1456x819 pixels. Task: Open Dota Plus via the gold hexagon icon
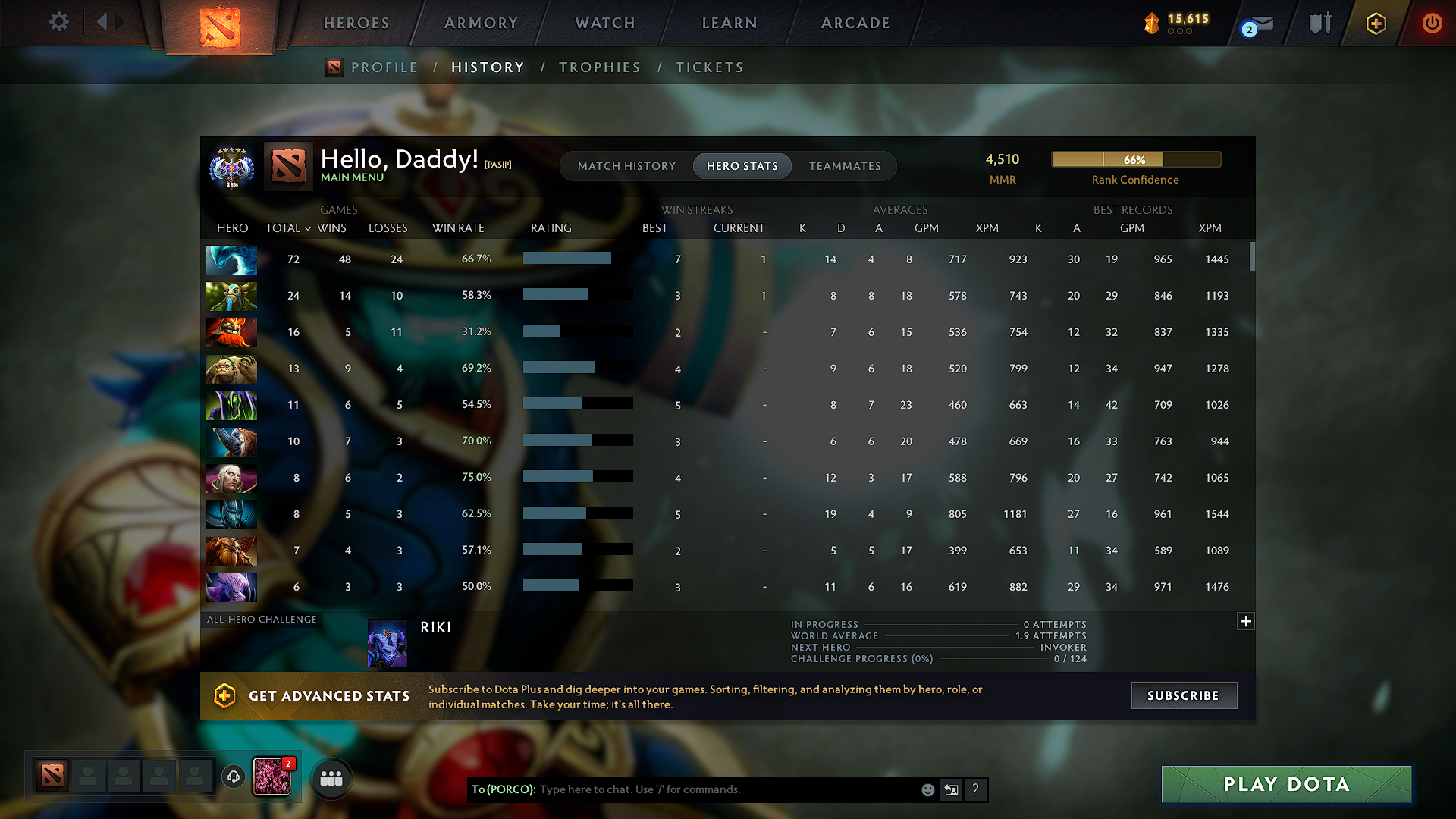pyautogui.click(x=1375, y=23)
